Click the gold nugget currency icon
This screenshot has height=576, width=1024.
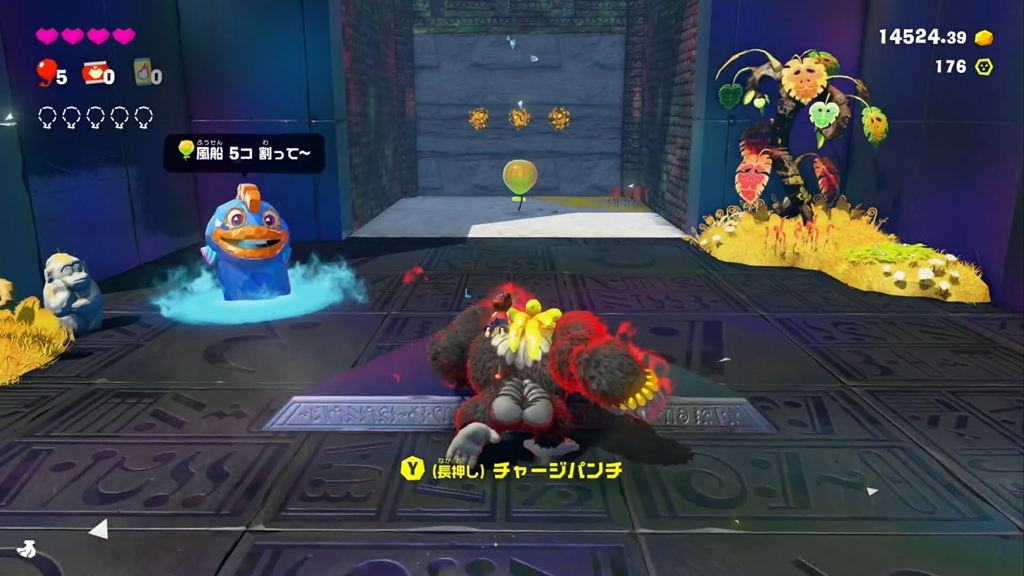point(984,38)
